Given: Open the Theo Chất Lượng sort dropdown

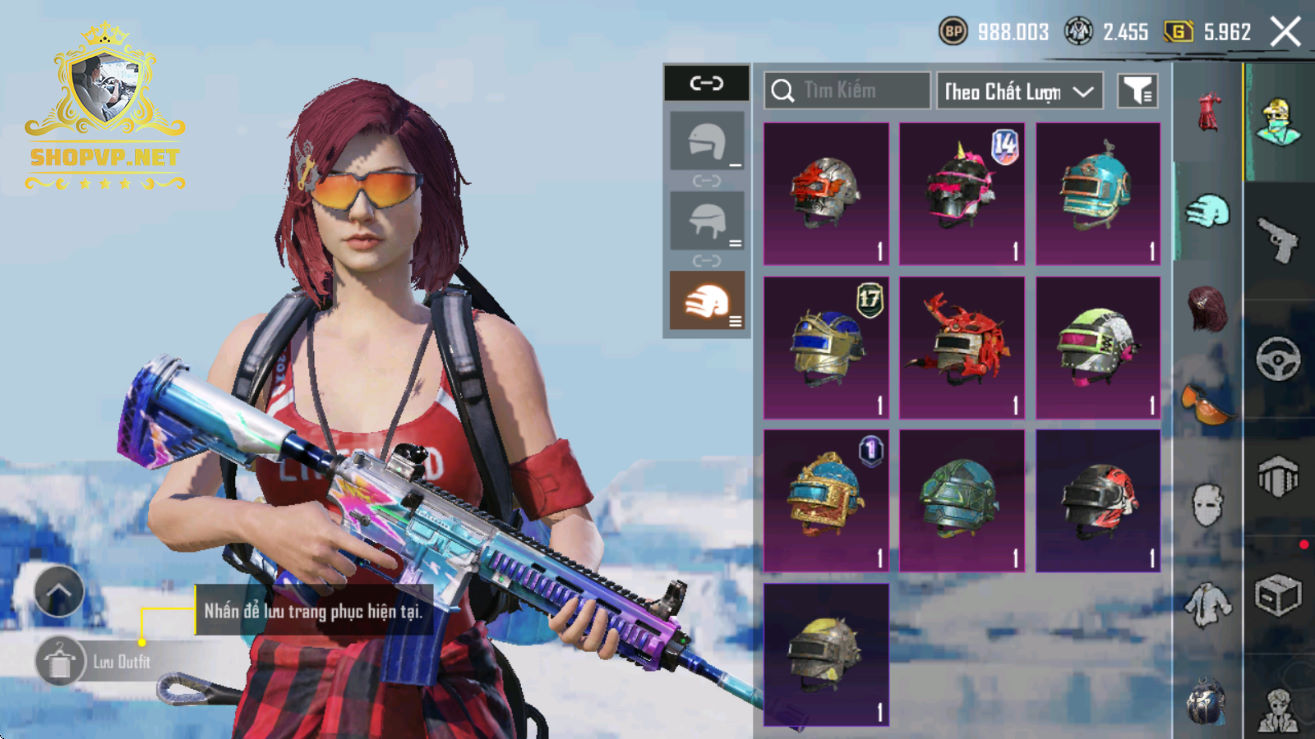Looking at the screenshot, I should pyautogui.click(x=1019, y=91).
